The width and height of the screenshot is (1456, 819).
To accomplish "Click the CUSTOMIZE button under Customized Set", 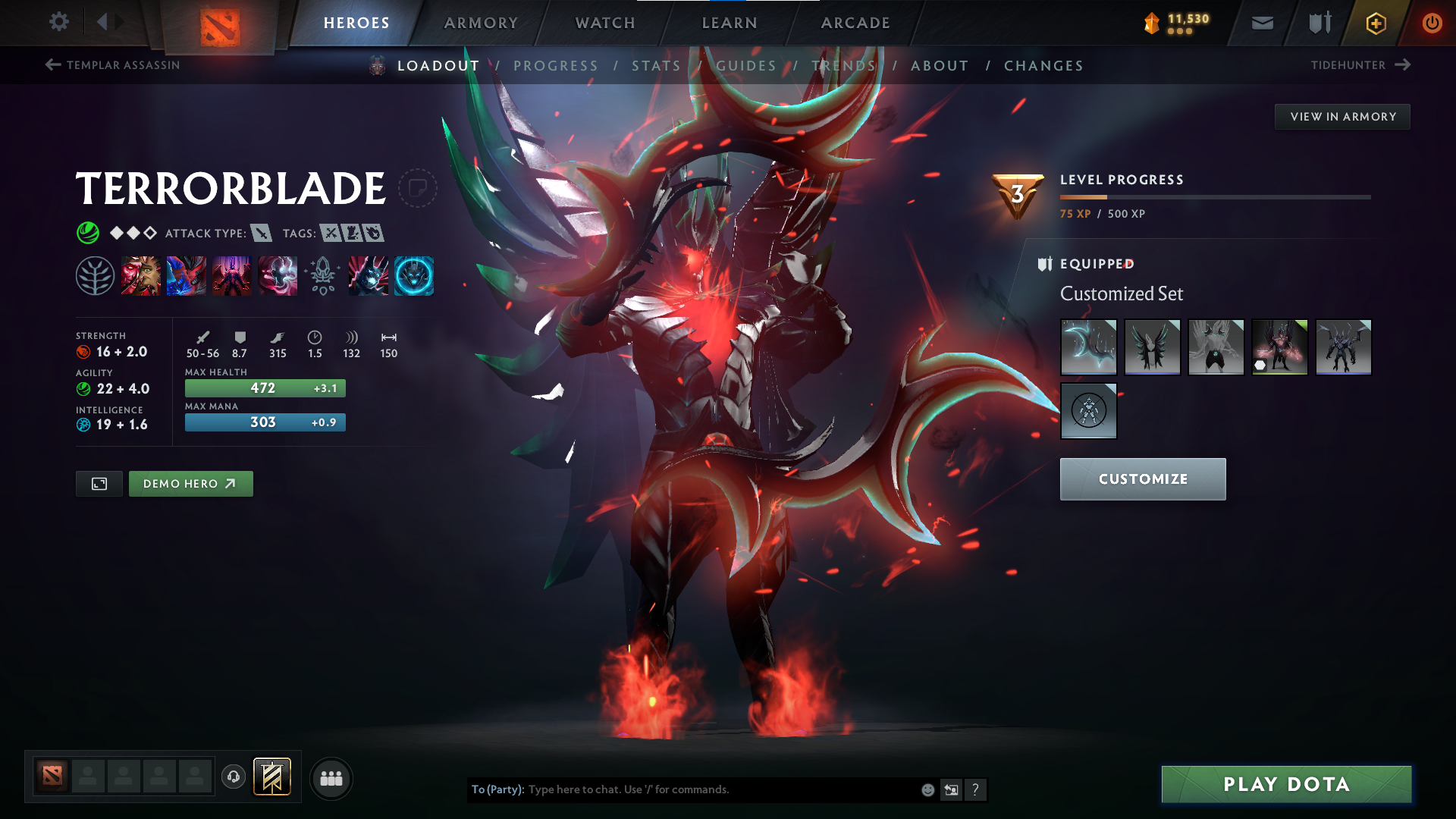I will [1142, 479].
